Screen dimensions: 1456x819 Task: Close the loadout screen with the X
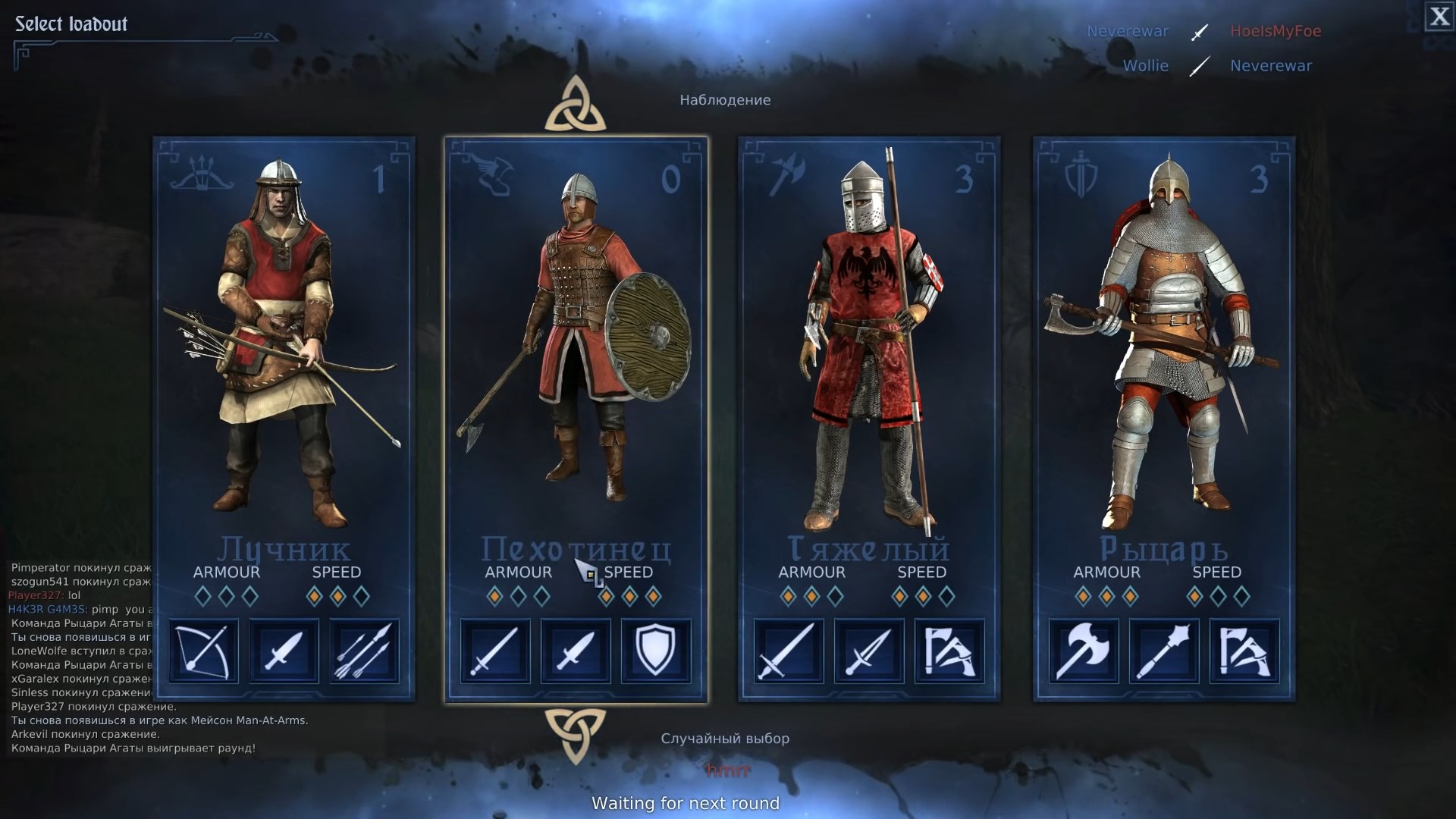coord(1439,17)
